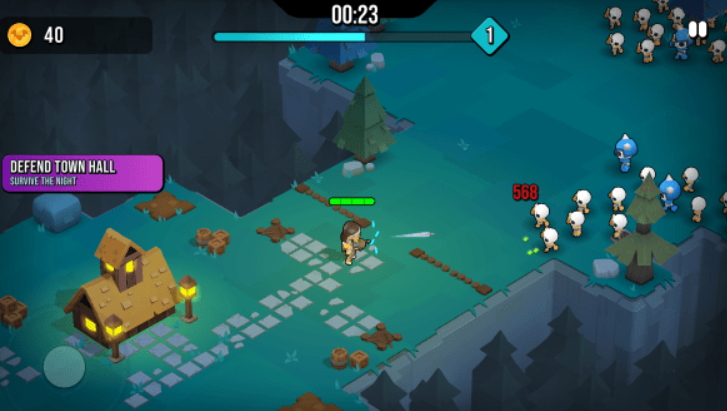Tap the virtual joystick
Image resolution: width=727 pixels, height=411 pixels.
64,366
